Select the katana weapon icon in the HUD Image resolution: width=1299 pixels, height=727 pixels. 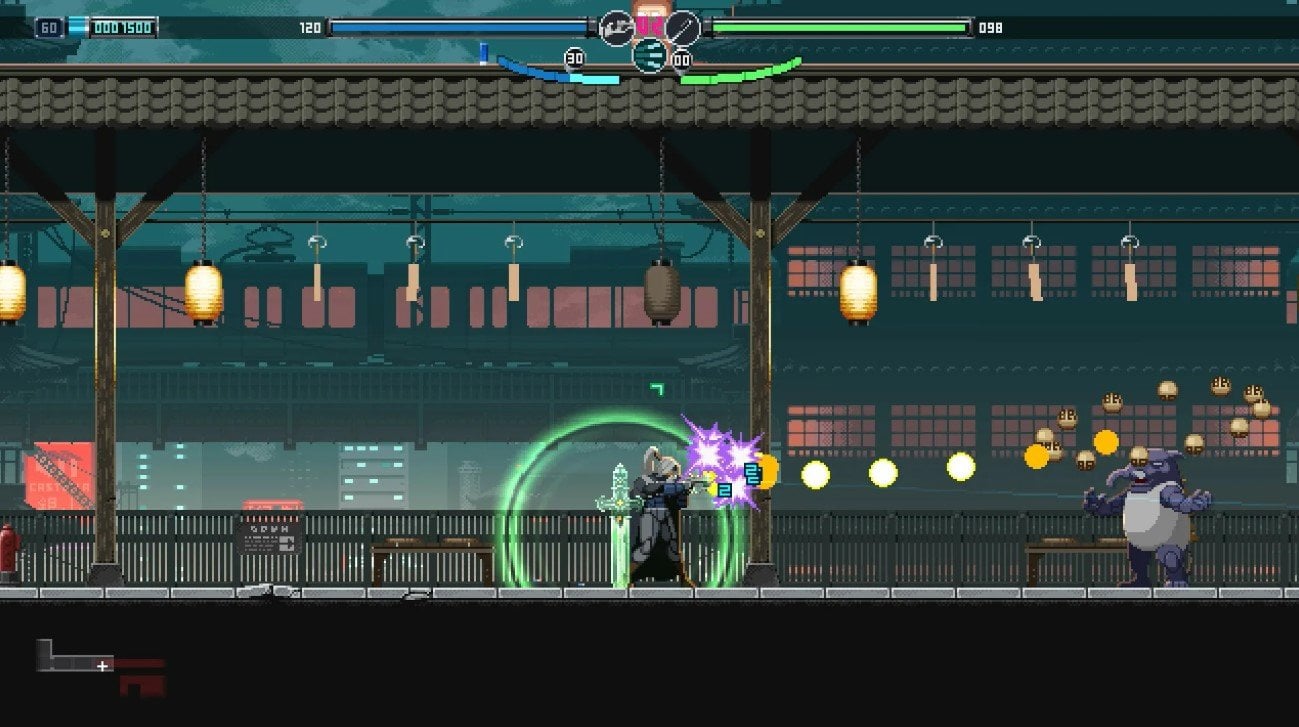tap(685, 27)
